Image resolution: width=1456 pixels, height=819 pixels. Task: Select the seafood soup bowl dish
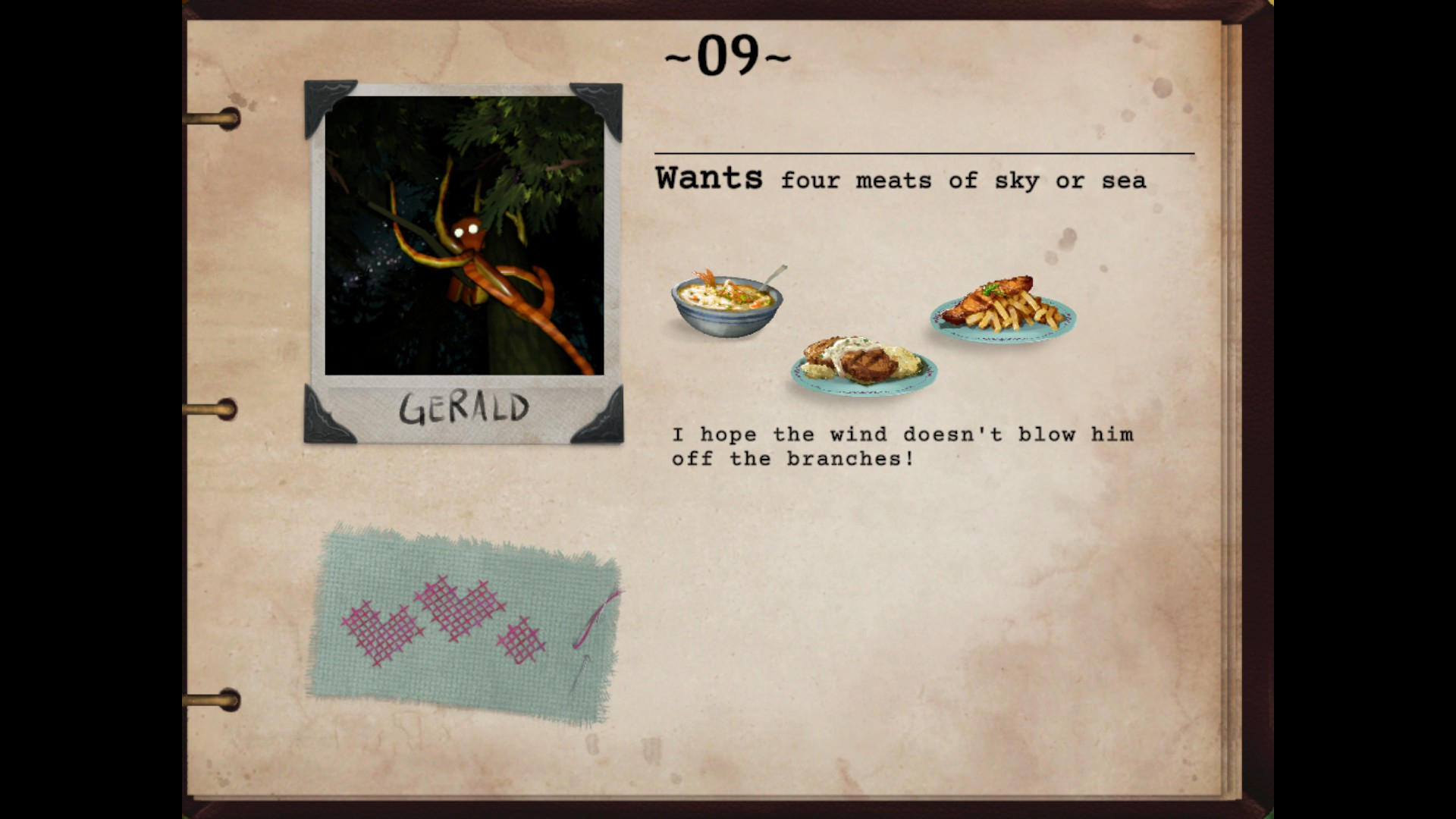coord(727,303)
